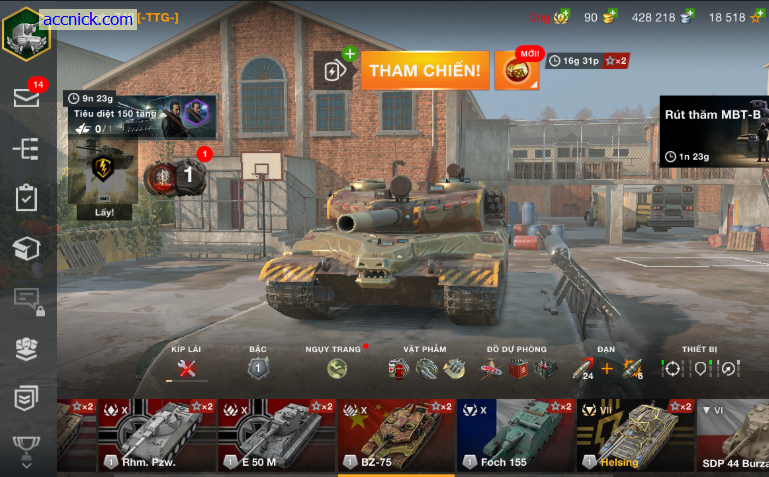Open the gold coin battle mode selector
769x477 pixels.
[516, 71]
